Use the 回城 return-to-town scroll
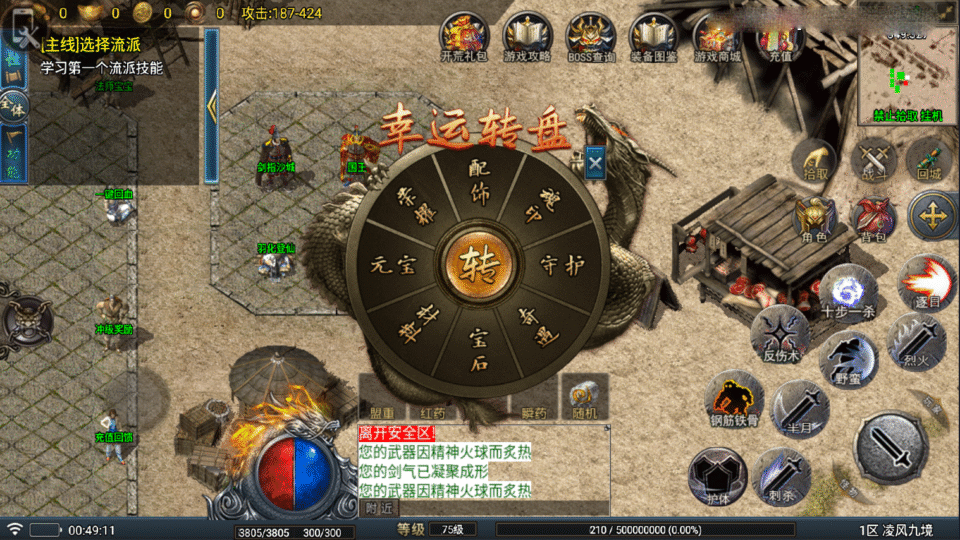This screenshot has width=960, height=540. coord(926,160)
